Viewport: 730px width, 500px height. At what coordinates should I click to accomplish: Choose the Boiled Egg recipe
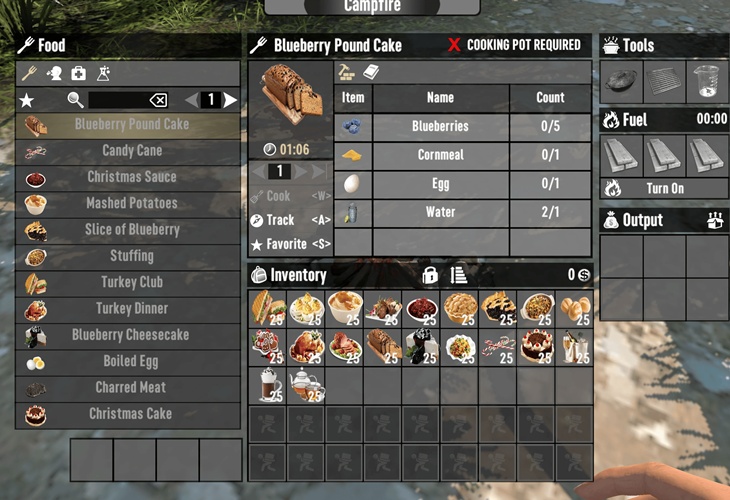pos(130,361)
